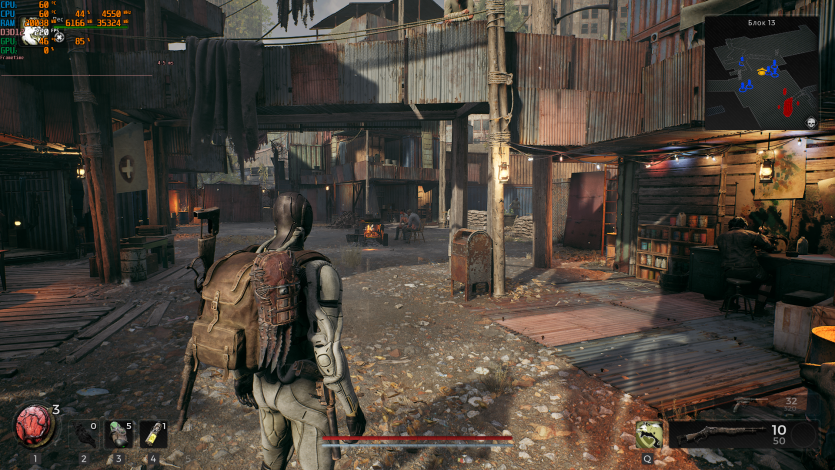
Task: Click the skull icon on the minimap
Action: [x=811, y=122]
